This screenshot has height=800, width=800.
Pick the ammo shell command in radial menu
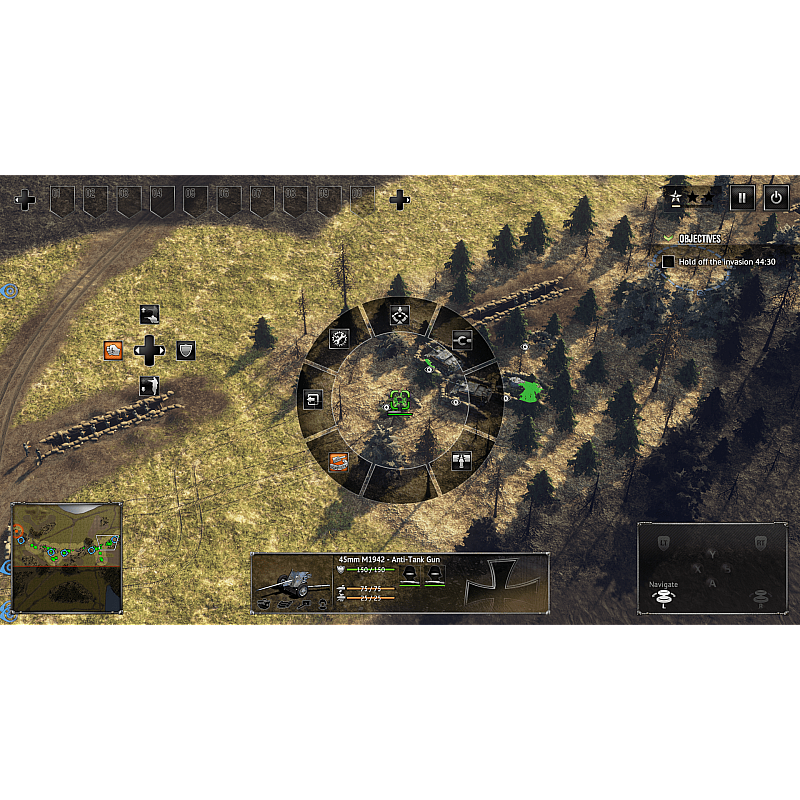(461, 461)
